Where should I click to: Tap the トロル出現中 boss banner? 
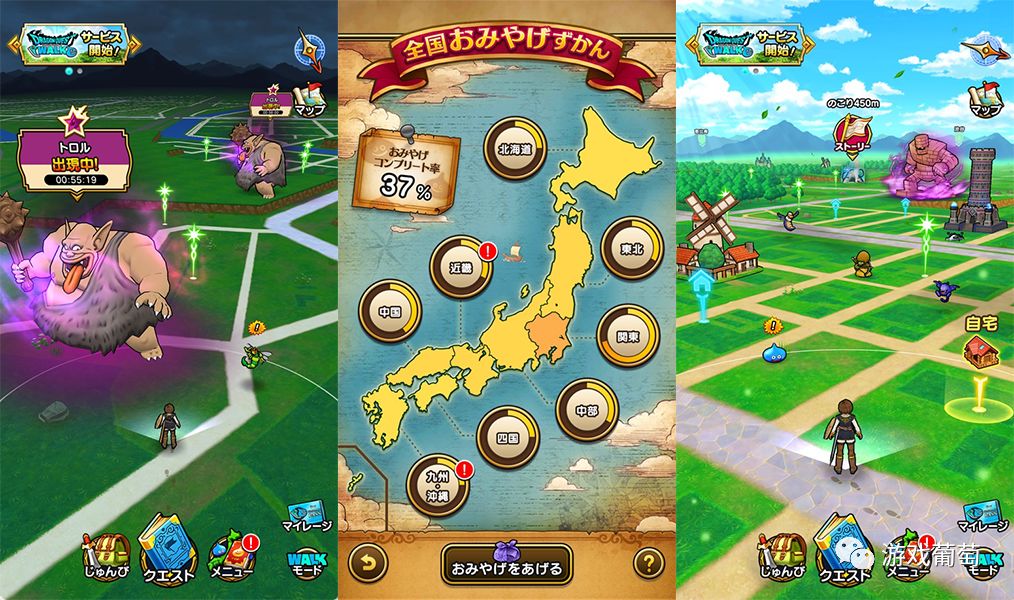tap(73, 160)
